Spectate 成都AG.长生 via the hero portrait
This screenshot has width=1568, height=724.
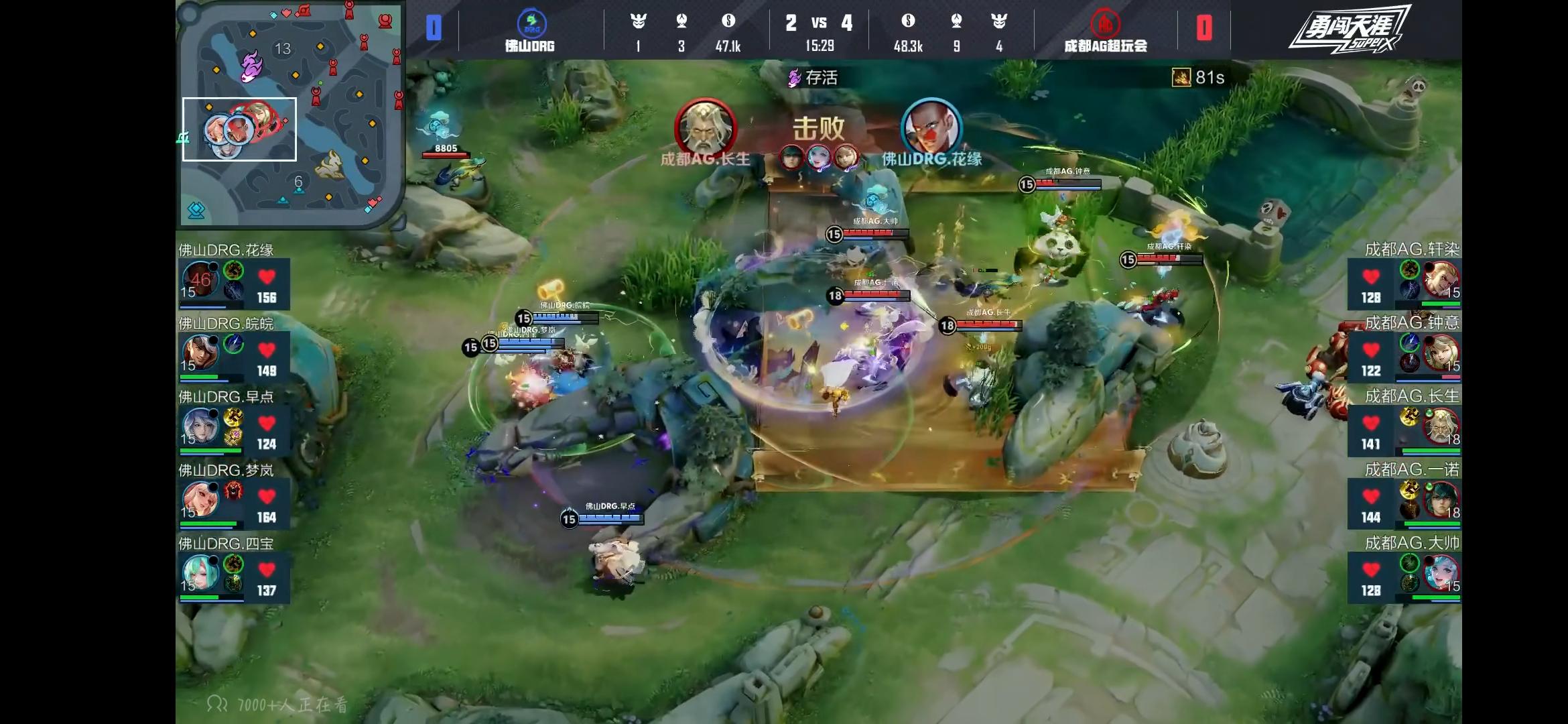pyautogui.click(x=1441, y=425)
